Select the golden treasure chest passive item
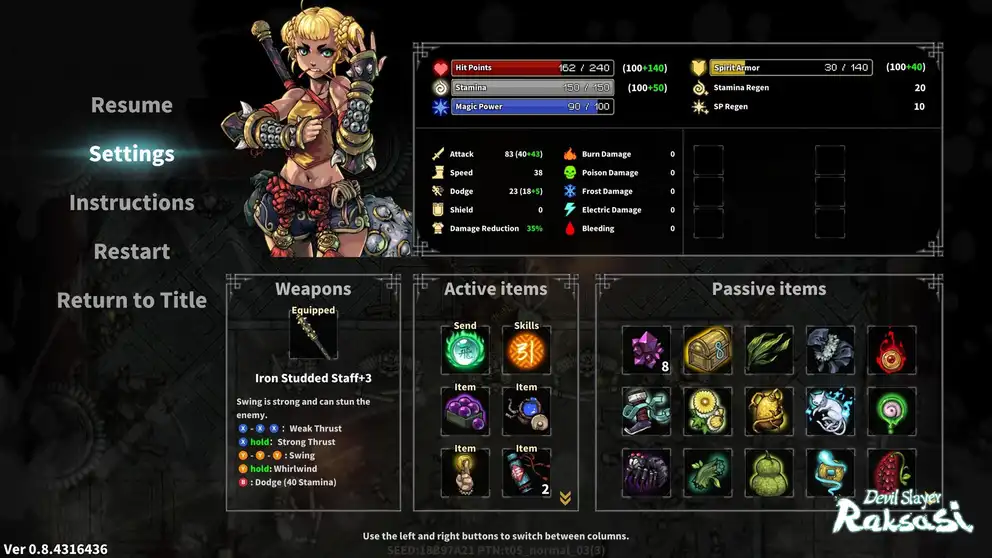The height and width of the screenshot is (558, 992). pos(707,350)
